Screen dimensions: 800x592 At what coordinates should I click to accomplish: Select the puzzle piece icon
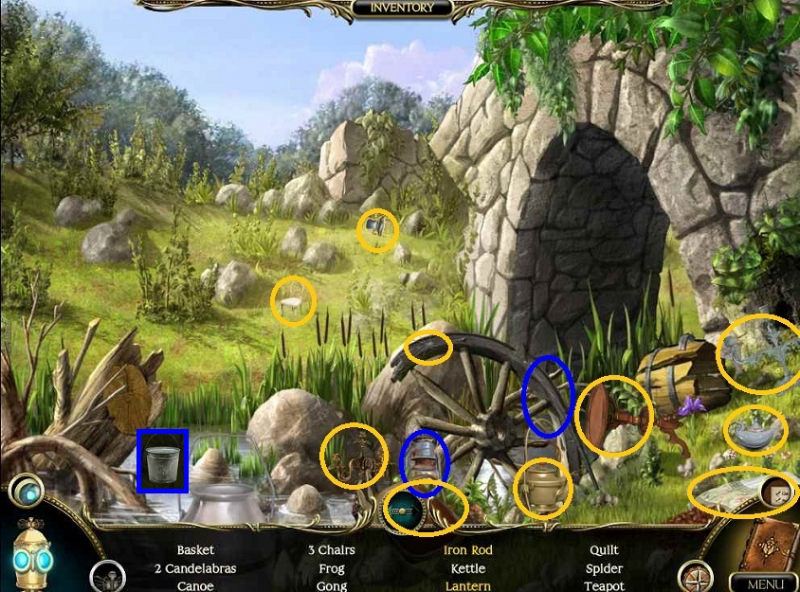[x=778, y=491]
